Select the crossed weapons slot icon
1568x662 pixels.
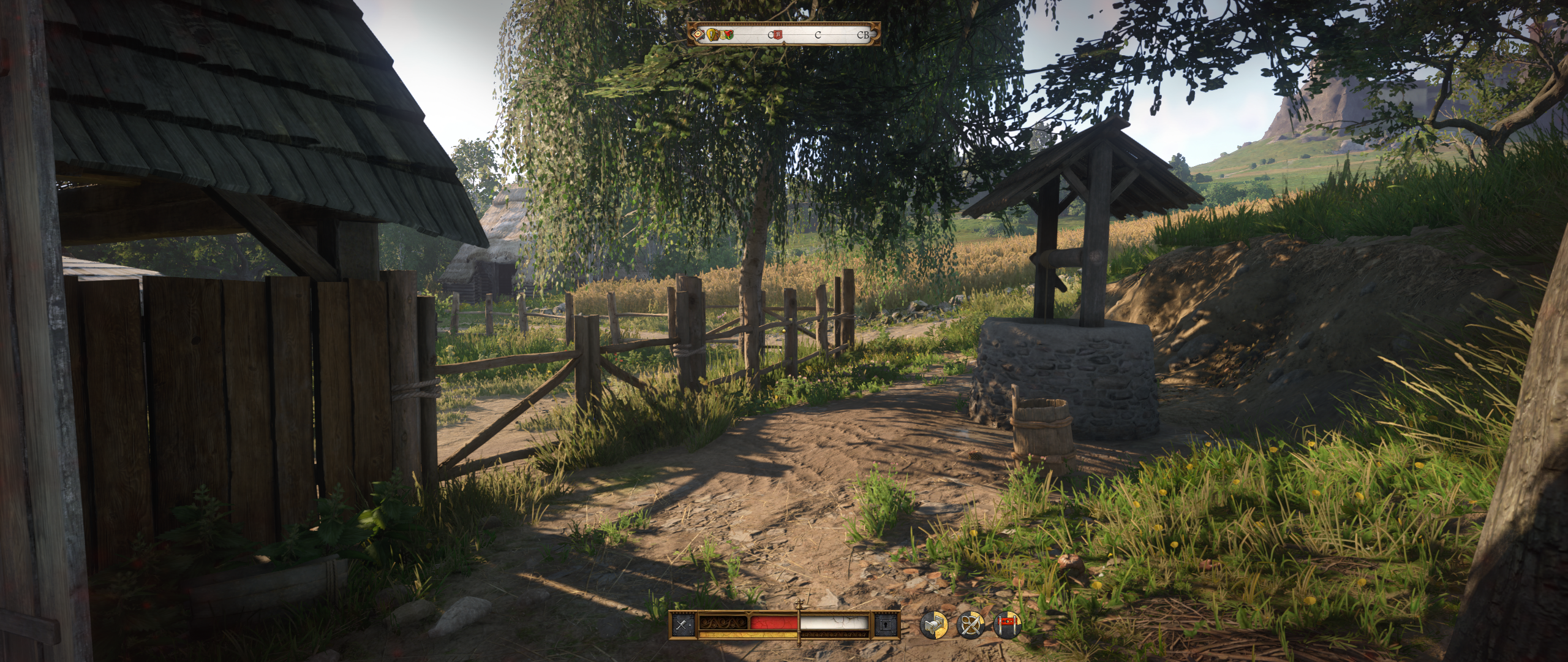(x=682, y=625)
